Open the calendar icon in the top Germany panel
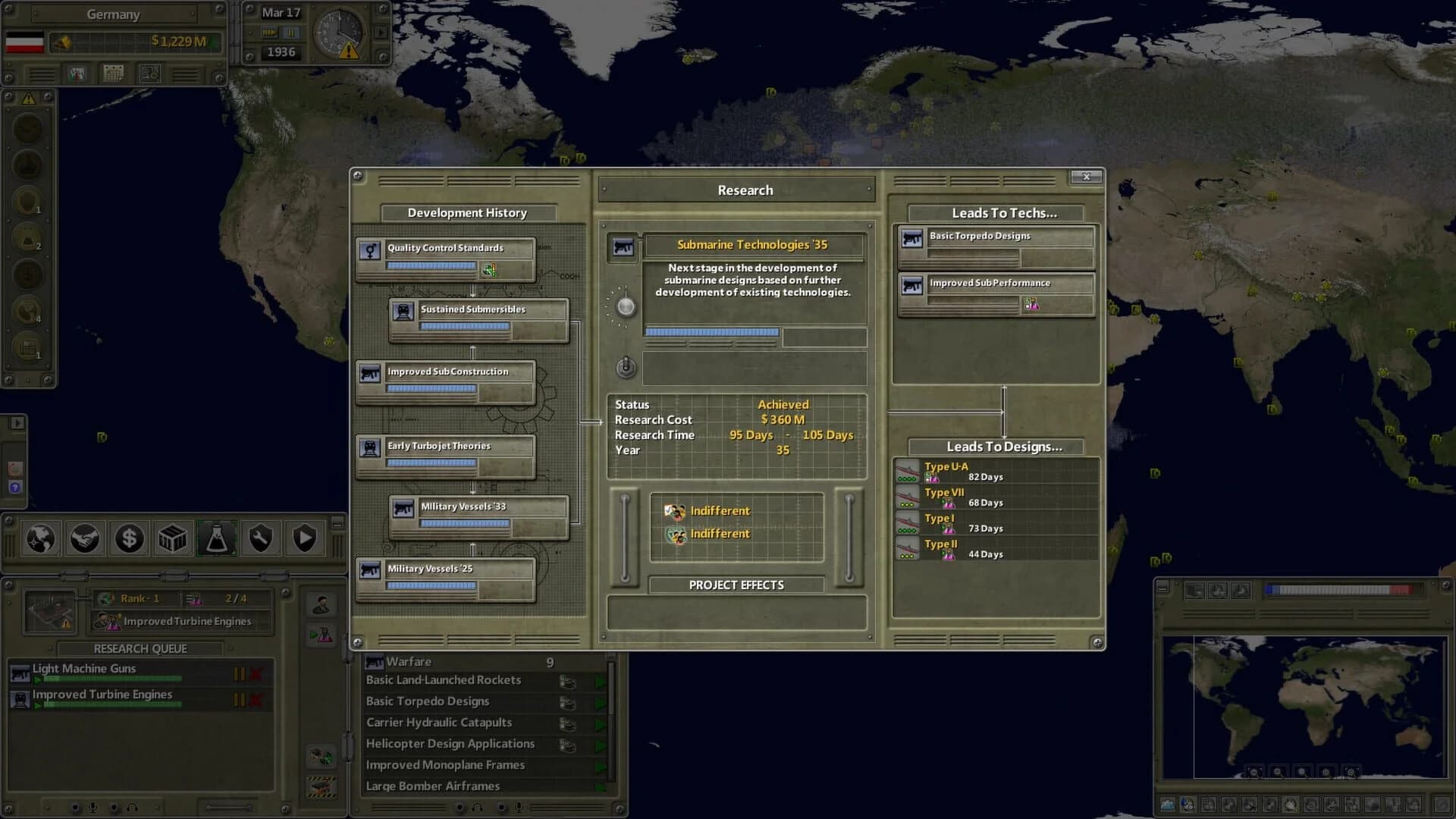1456x819 pixels. click(x=114, y=74)
